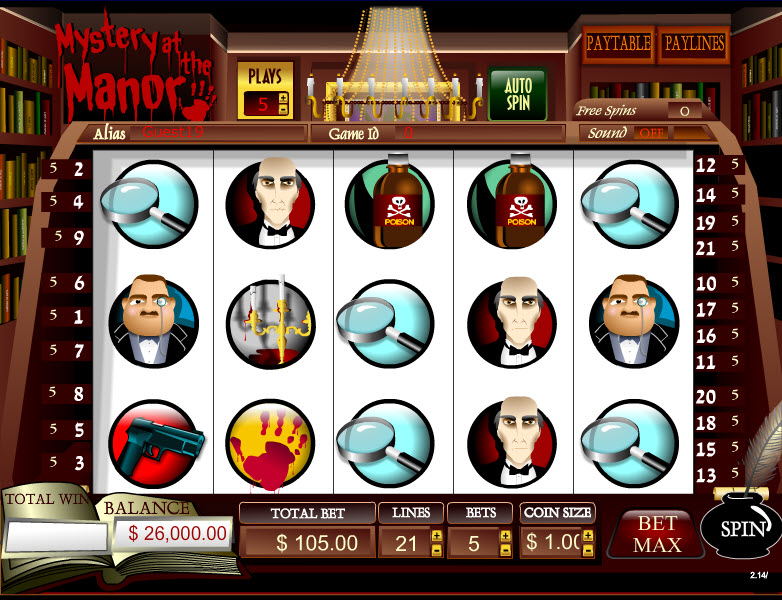This screenshot has height=600, width=782.
Task: Increase the Plays count
Action: 283,98
